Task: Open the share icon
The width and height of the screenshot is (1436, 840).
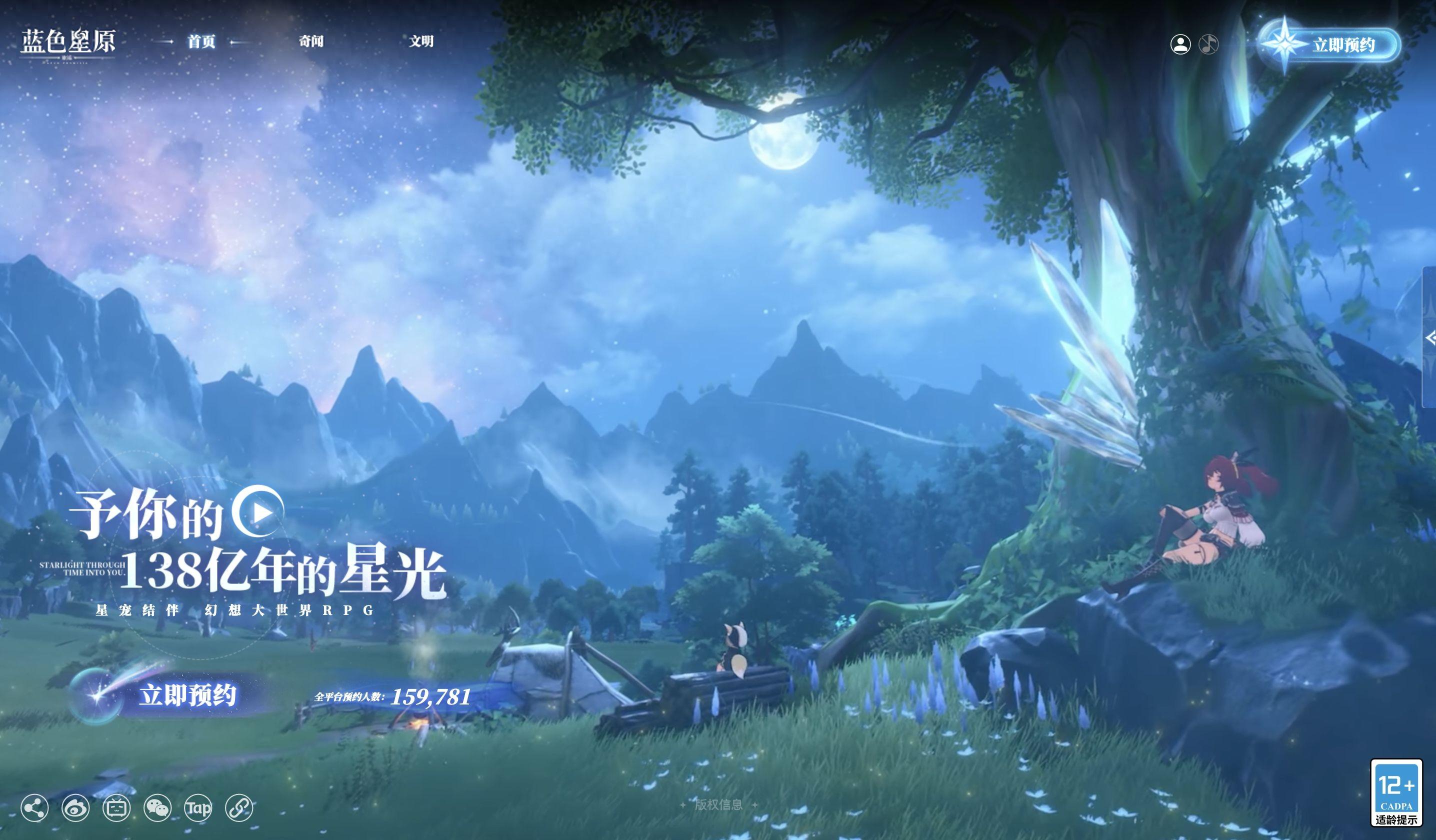Action: 34,808
